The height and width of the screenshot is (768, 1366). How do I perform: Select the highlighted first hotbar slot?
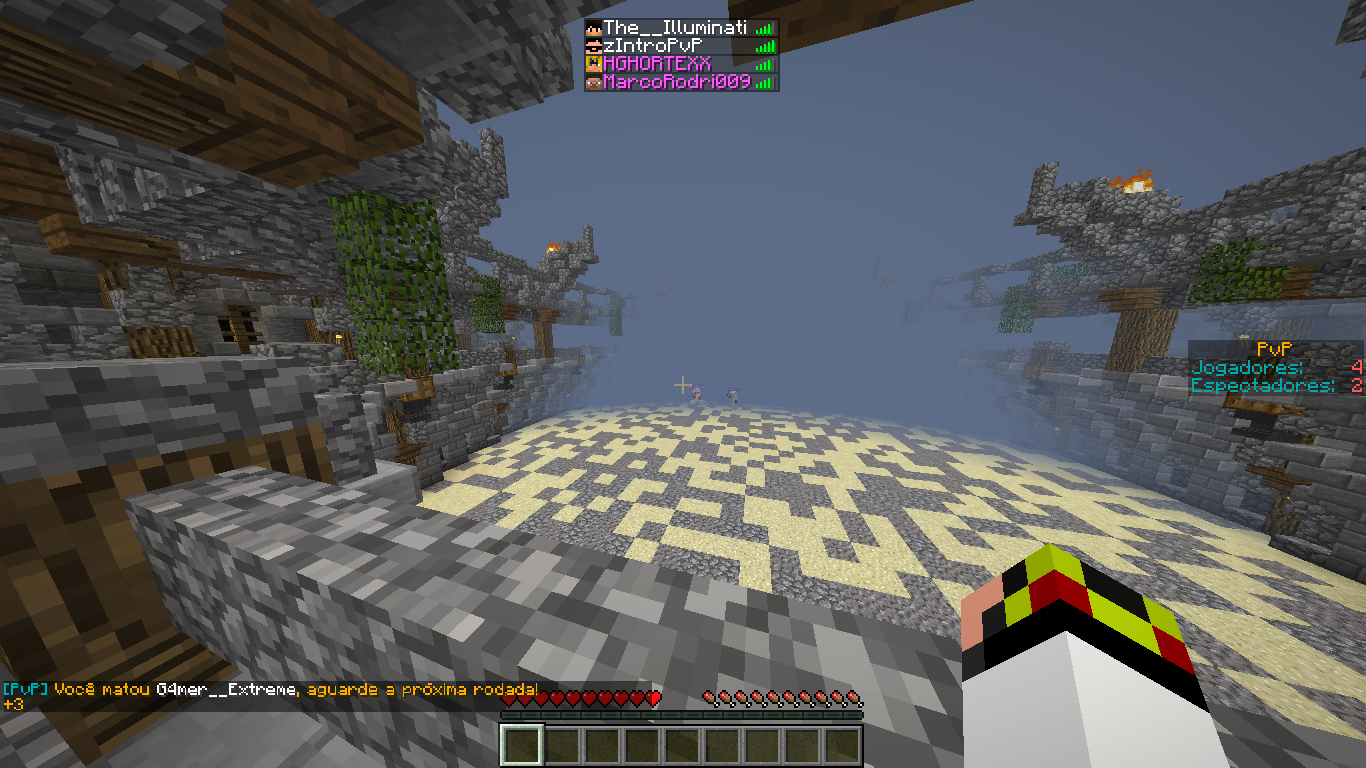pyautogui.click(x=521, y=745)
